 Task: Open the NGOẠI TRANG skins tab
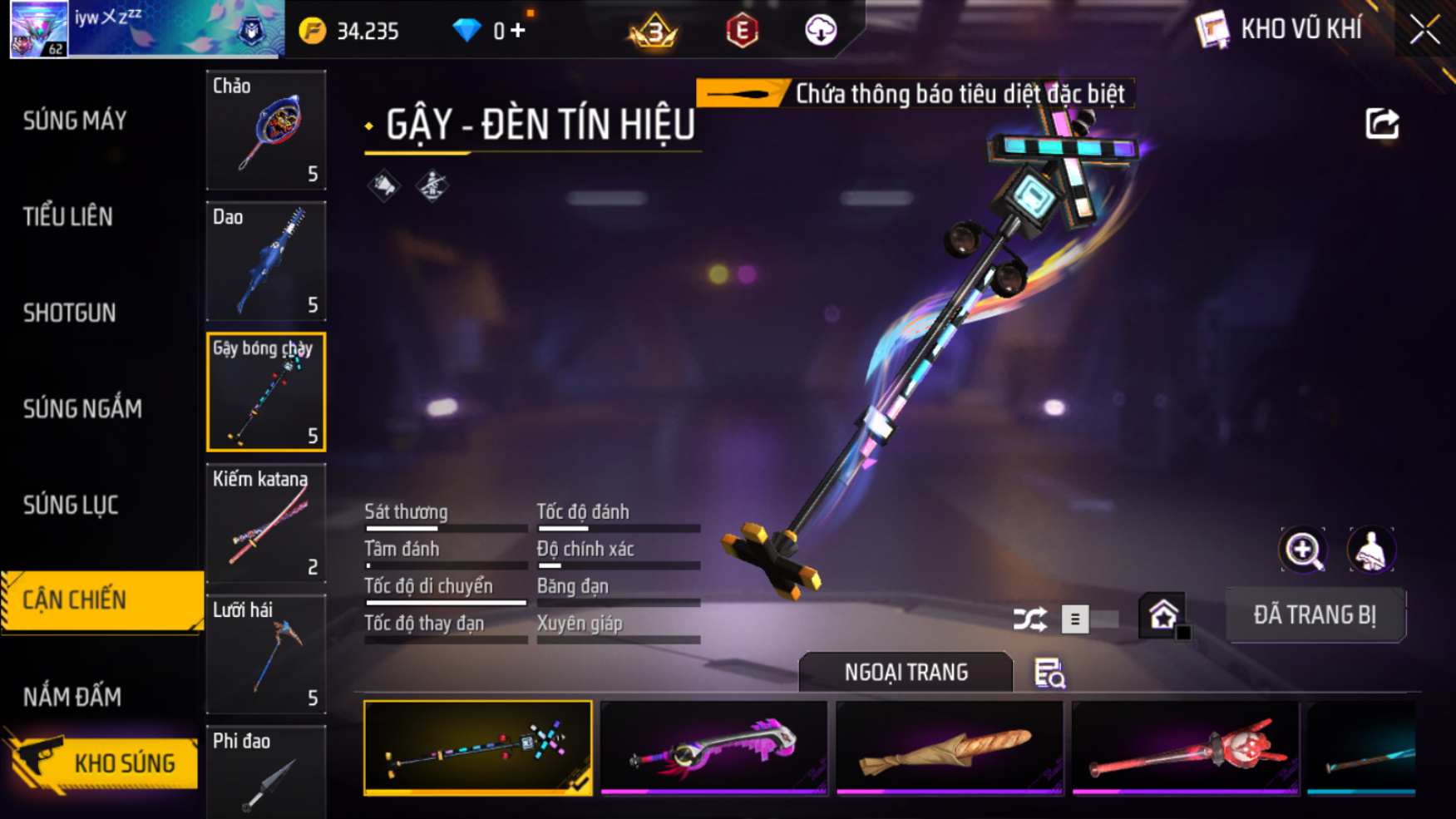906,672
